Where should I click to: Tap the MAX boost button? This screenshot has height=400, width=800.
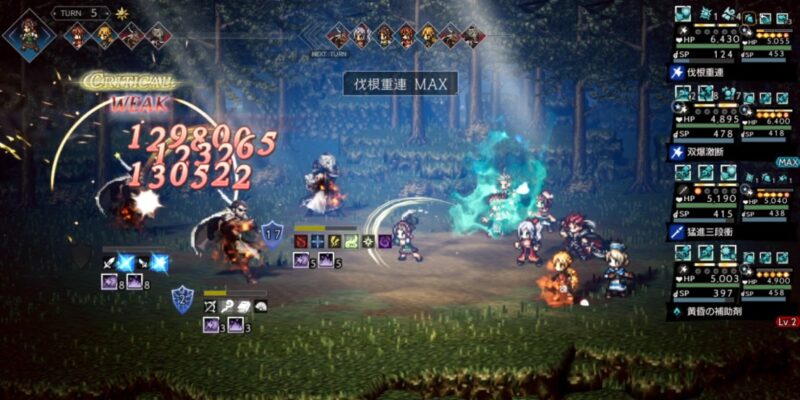(x=787, y=162)
